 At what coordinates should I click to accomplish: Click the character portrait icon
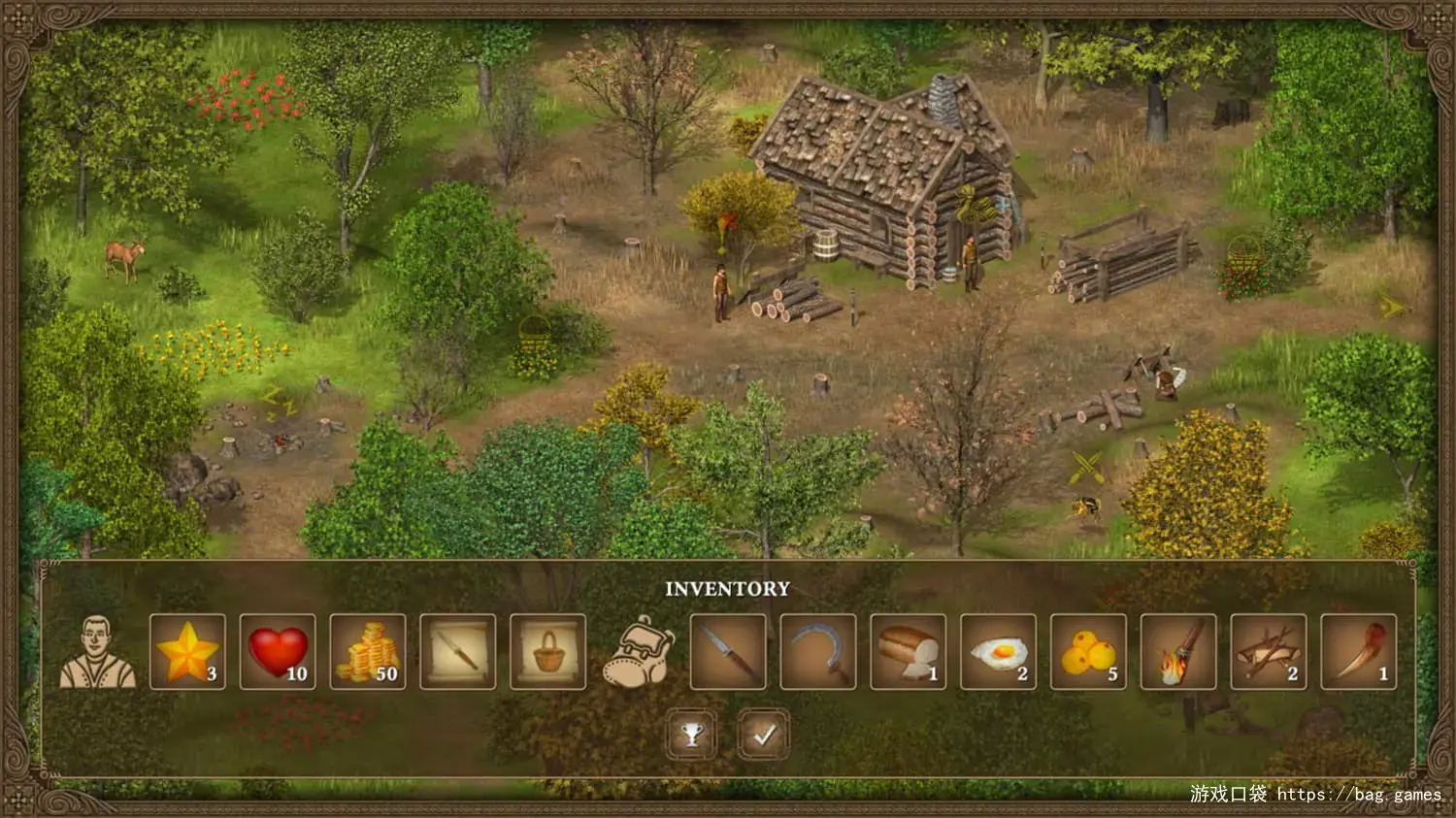pyautogui.click(x=97, y=652)
